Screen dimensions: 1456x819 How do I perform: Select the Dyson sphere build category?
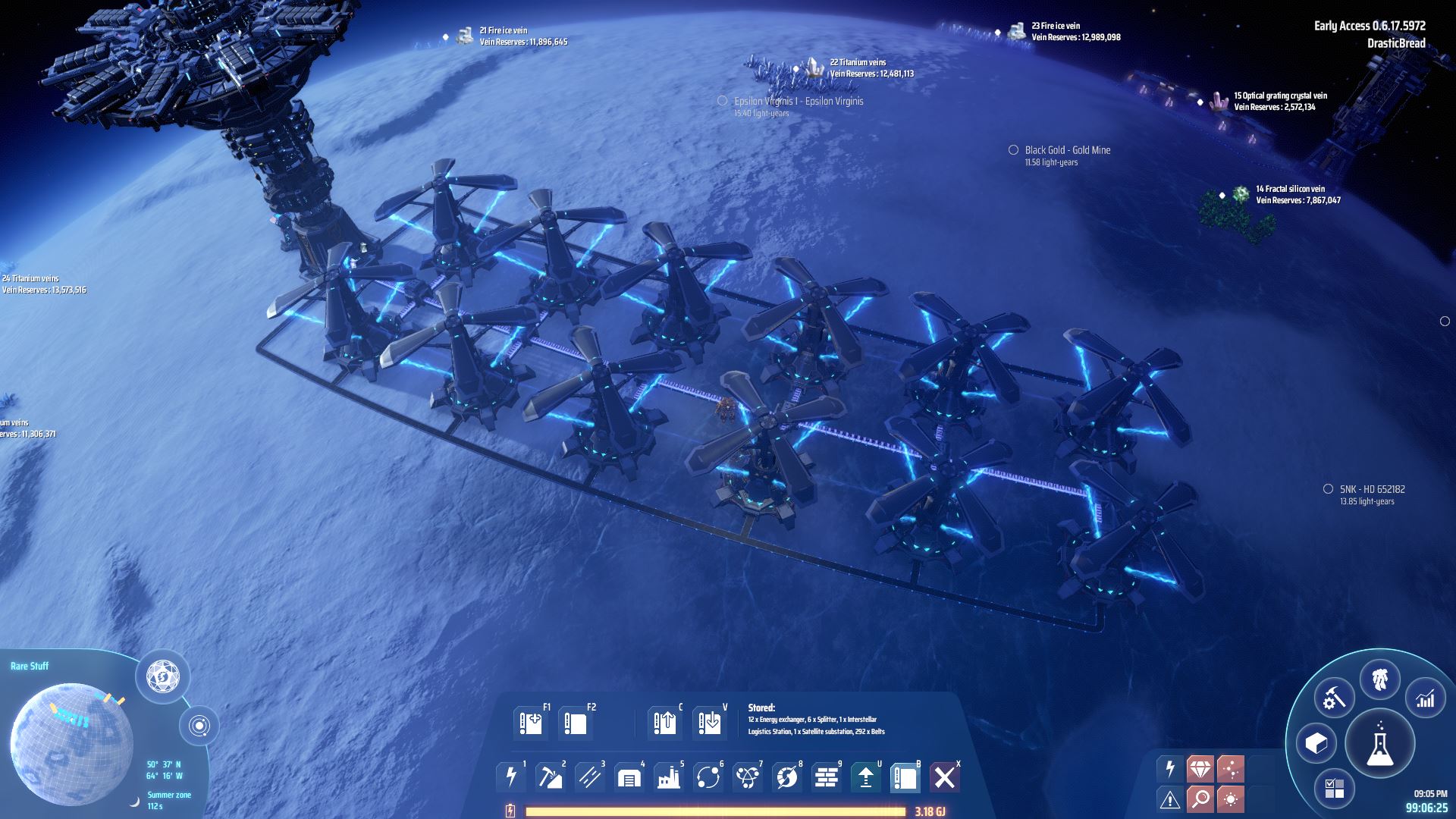787,777
